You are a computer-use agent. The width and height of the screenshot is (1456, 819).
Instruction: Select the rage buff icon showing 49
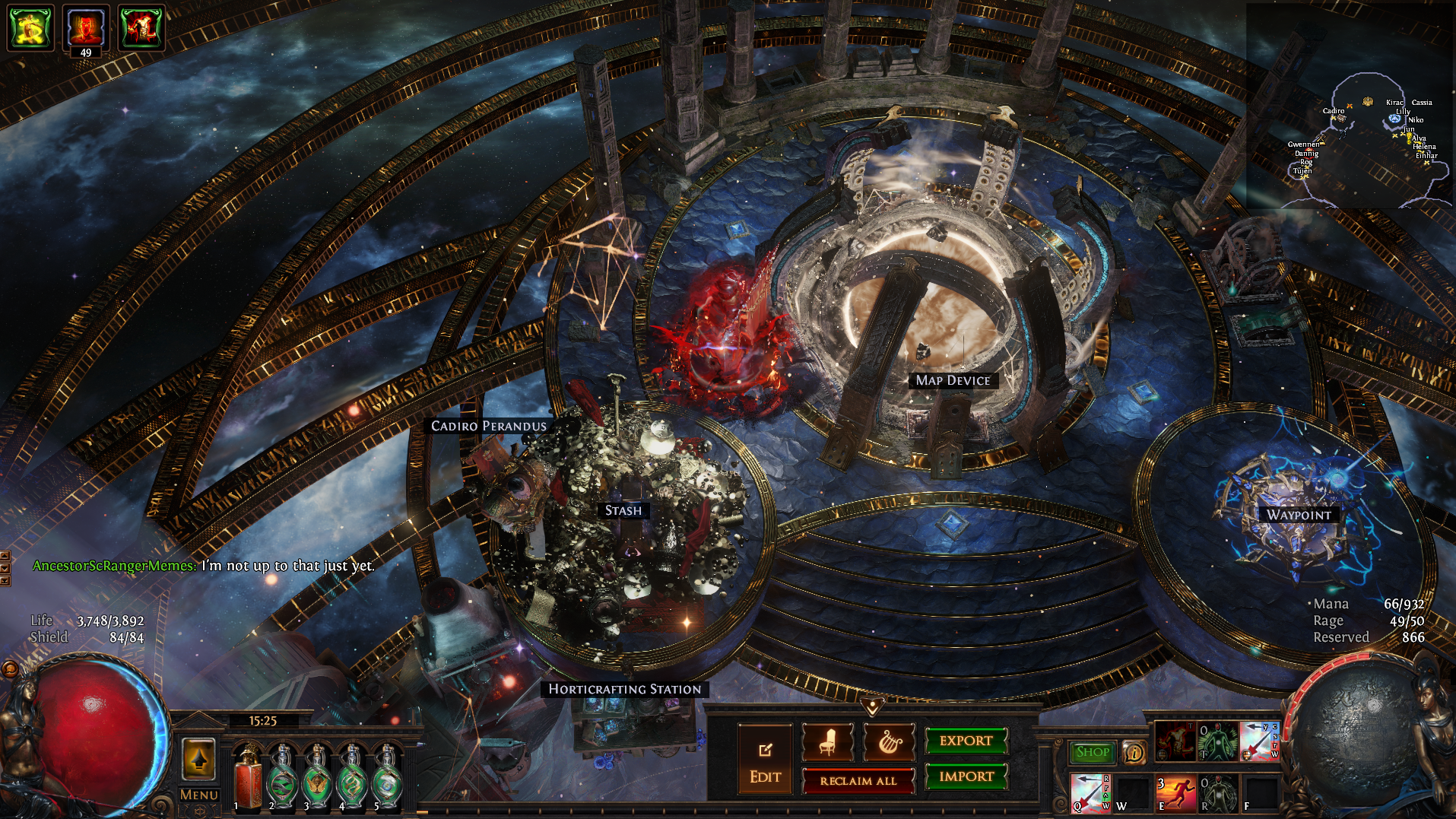tap(85, 28)
